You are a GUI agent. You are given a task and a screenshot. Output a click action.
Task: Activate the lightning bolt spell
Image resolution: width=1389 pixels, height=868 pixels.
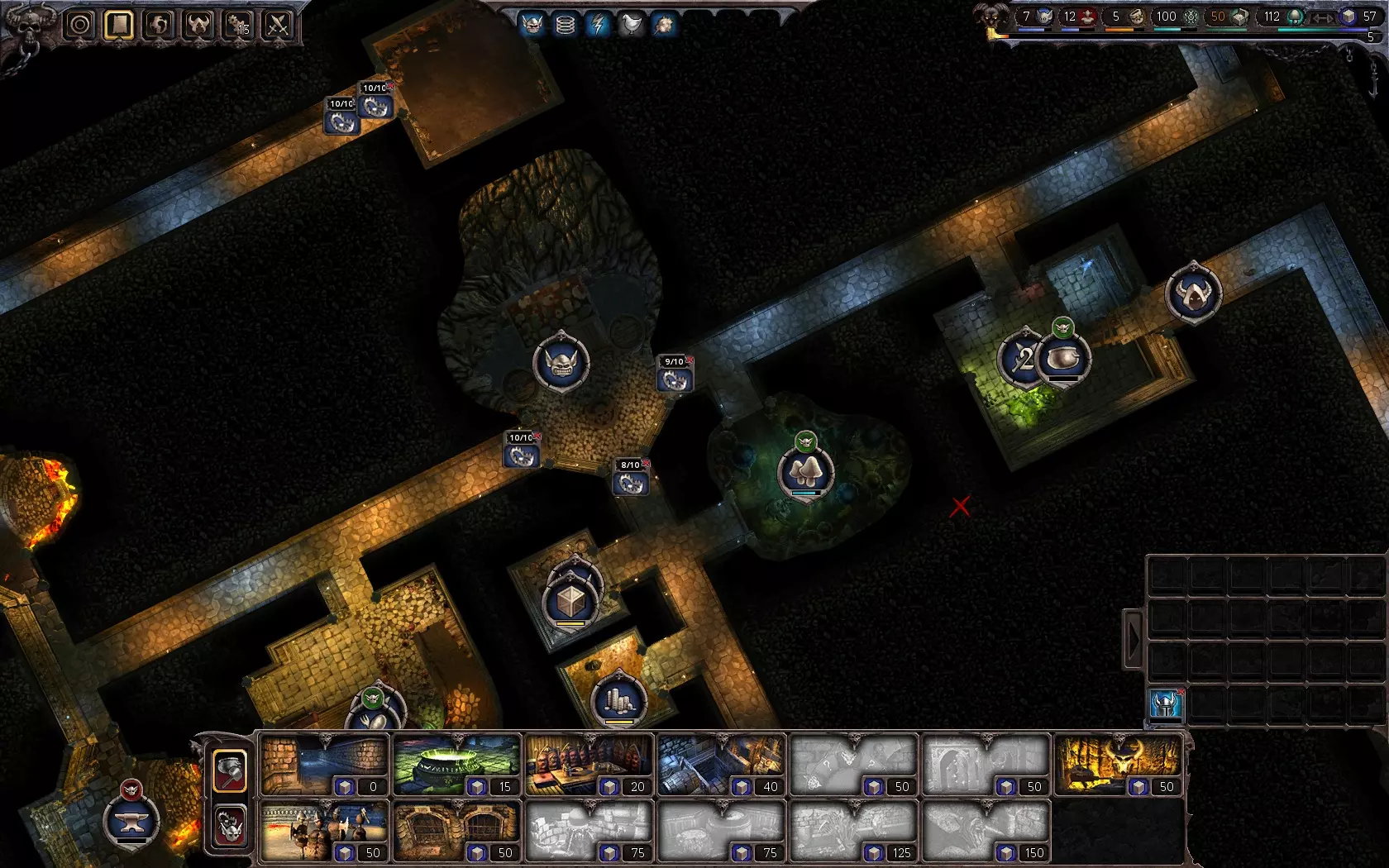point(598,25)
